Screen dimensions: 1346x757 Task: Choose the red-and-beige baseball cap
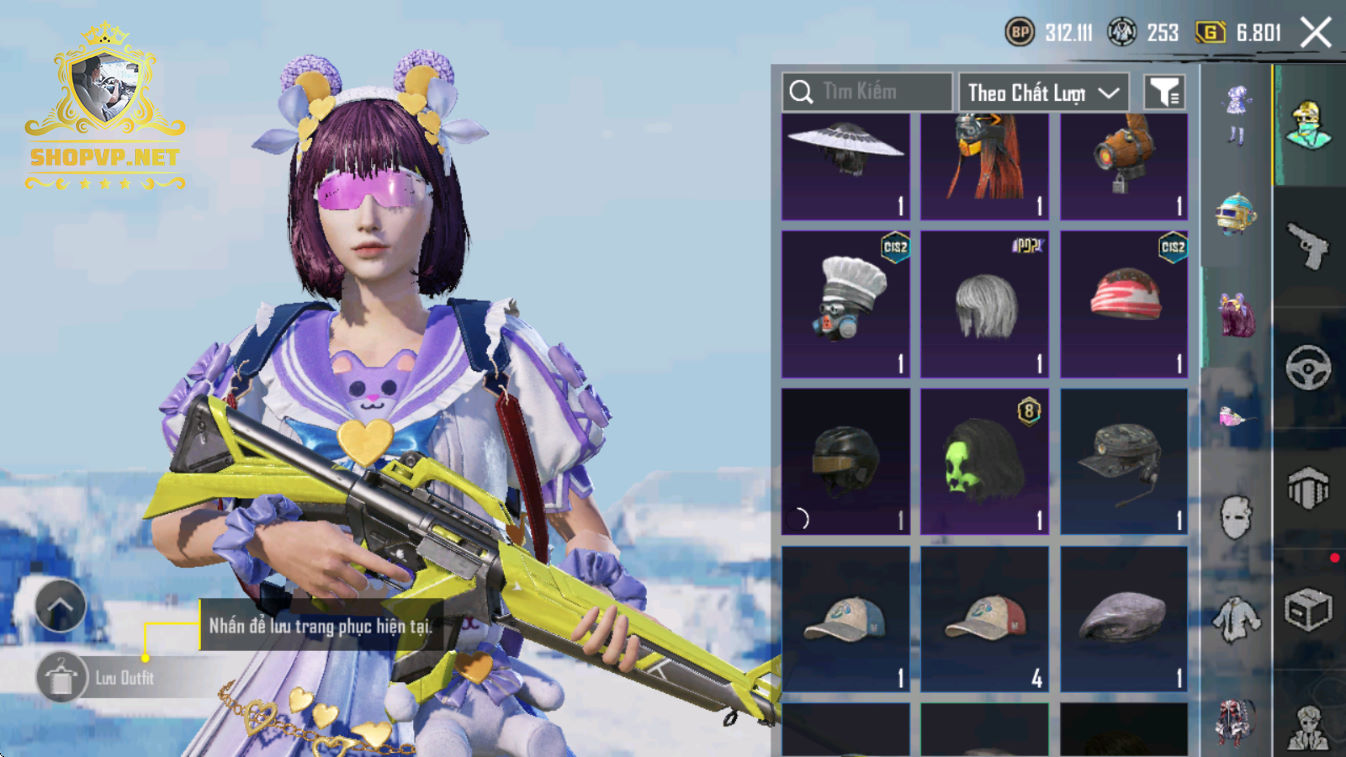985,618
